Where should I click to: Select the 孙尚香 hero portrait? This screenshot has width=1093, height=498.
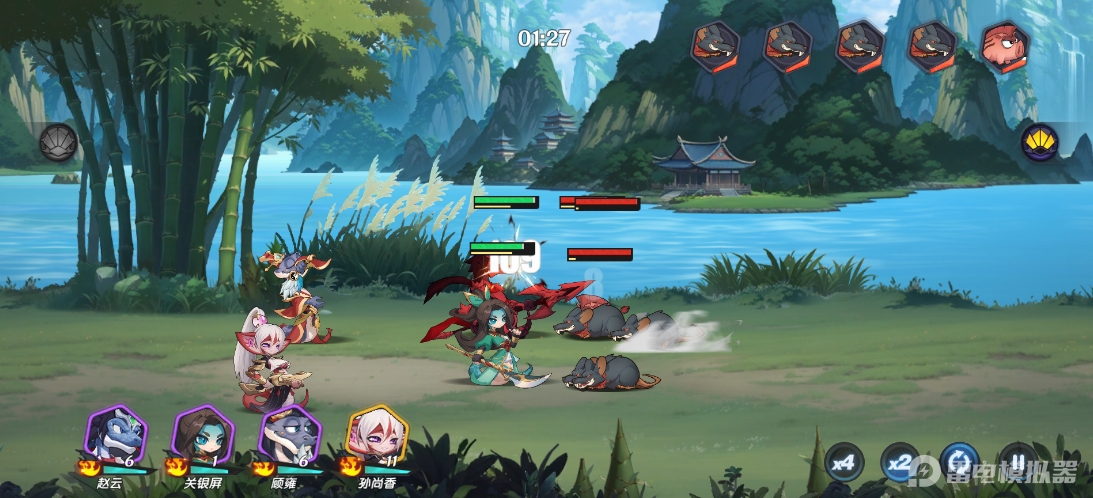[x=377, y=434]
